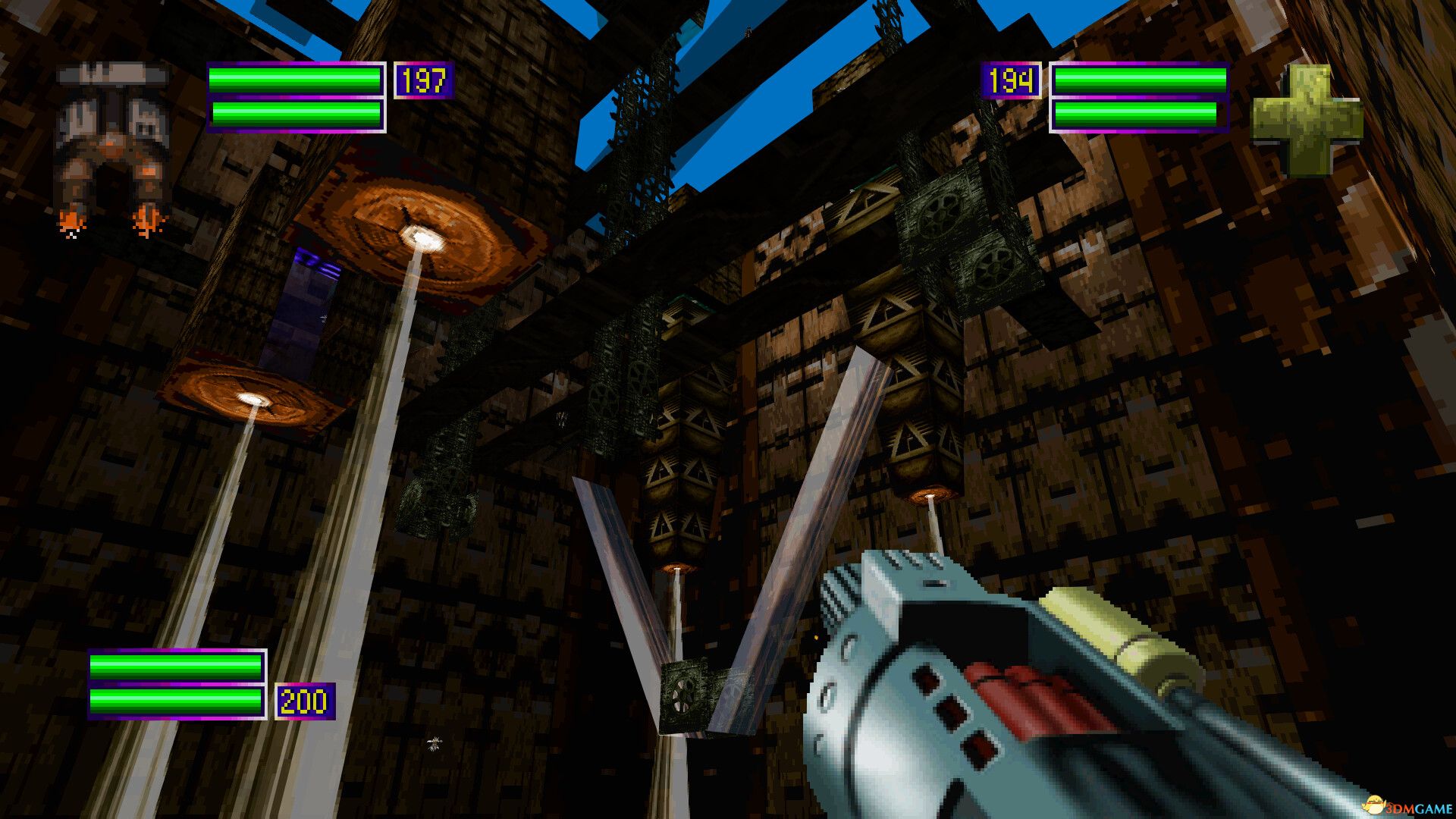Click the green medical cross icon

(1306, 120)
